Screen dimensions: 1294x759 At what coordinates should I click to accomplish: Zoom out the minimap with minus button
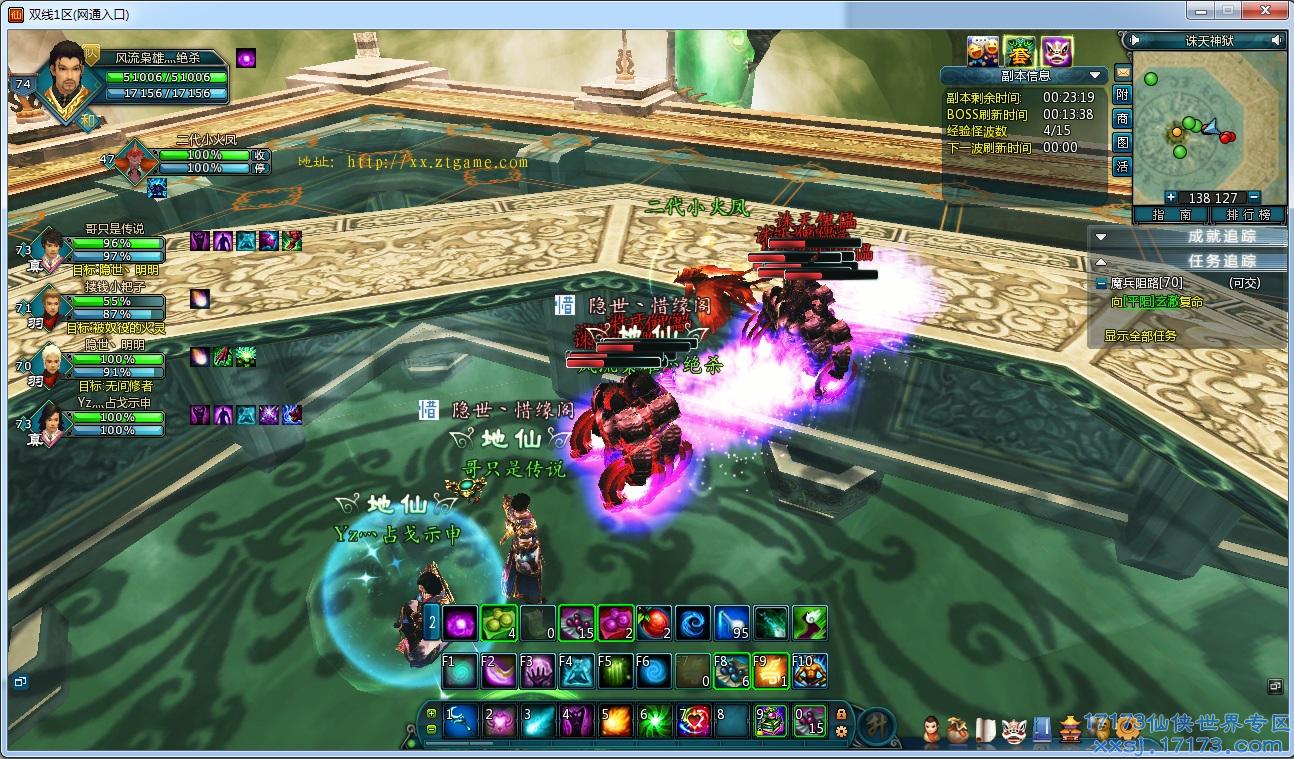click(x=1253, y=197)
